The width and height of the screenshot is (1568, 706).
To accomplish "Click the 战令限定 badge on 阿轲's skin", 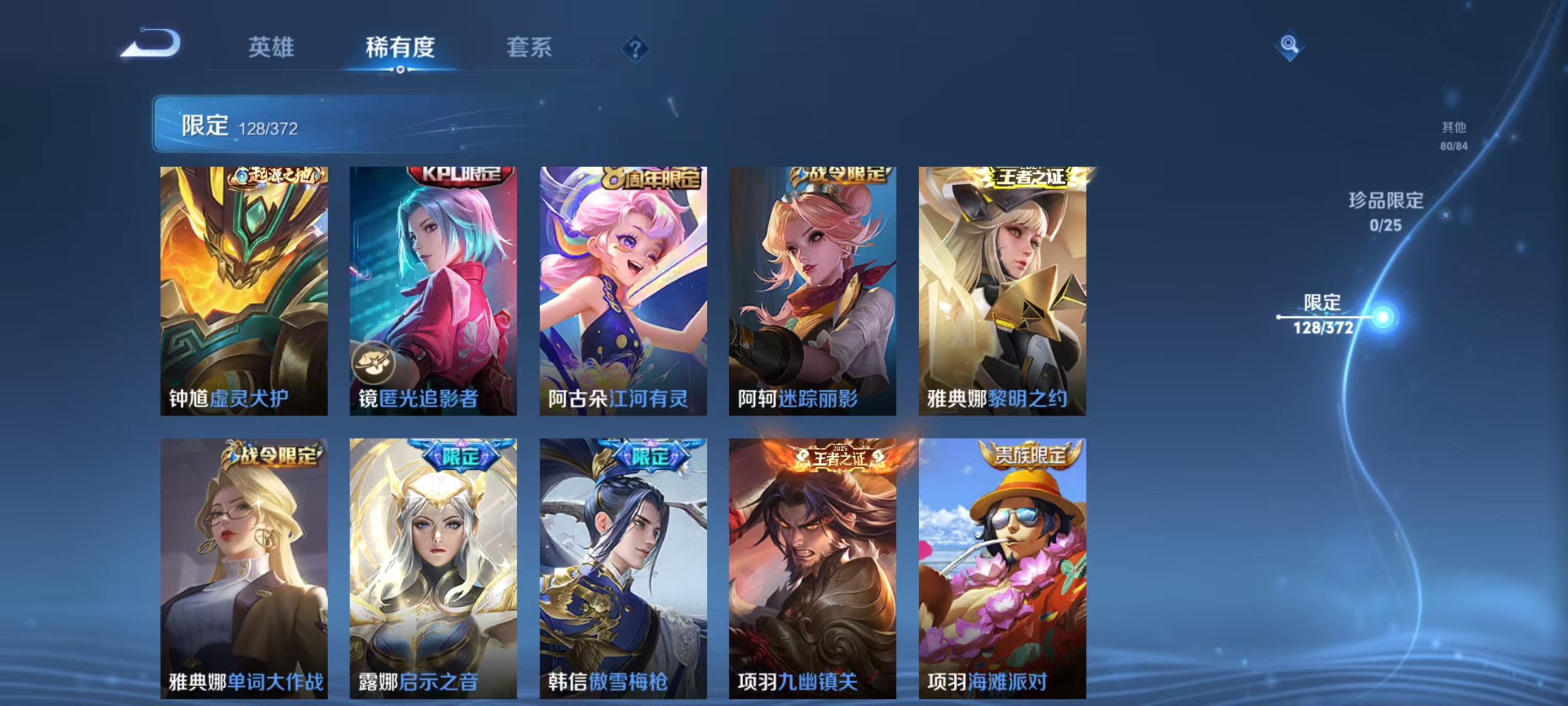I will point(840,175).
